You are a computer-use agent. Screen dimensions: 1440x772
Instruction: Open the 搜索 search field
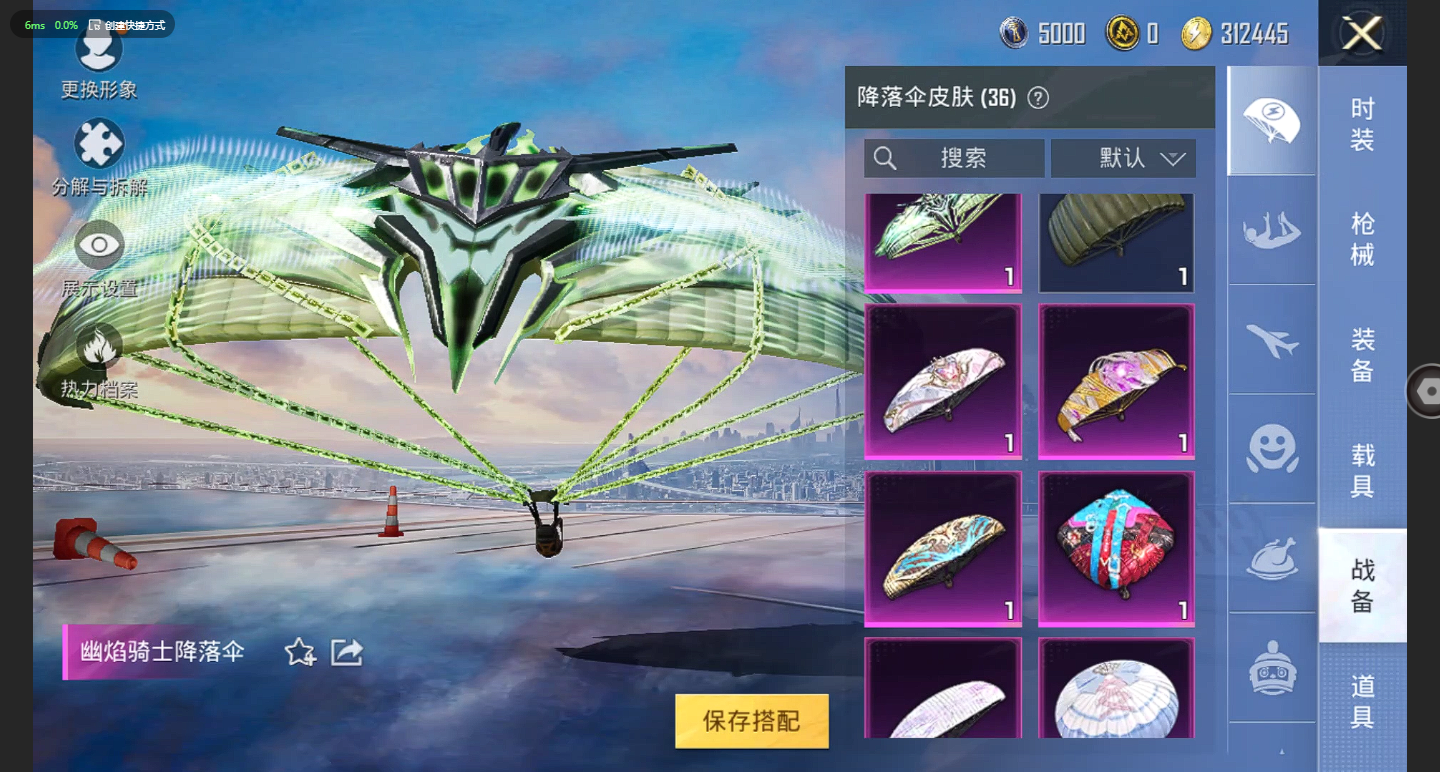click(954, 158)
